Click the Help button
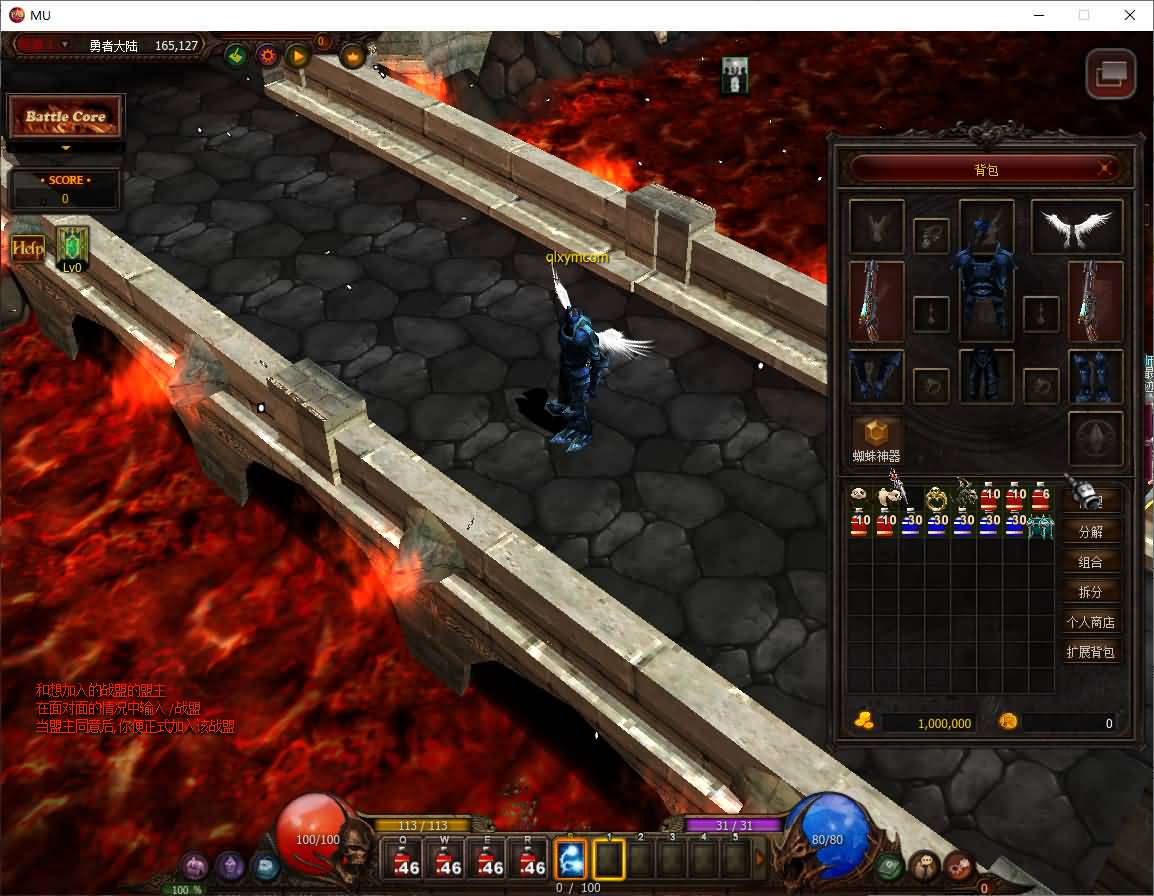Viewport: 1154px width, 896px height. (27, 248)
